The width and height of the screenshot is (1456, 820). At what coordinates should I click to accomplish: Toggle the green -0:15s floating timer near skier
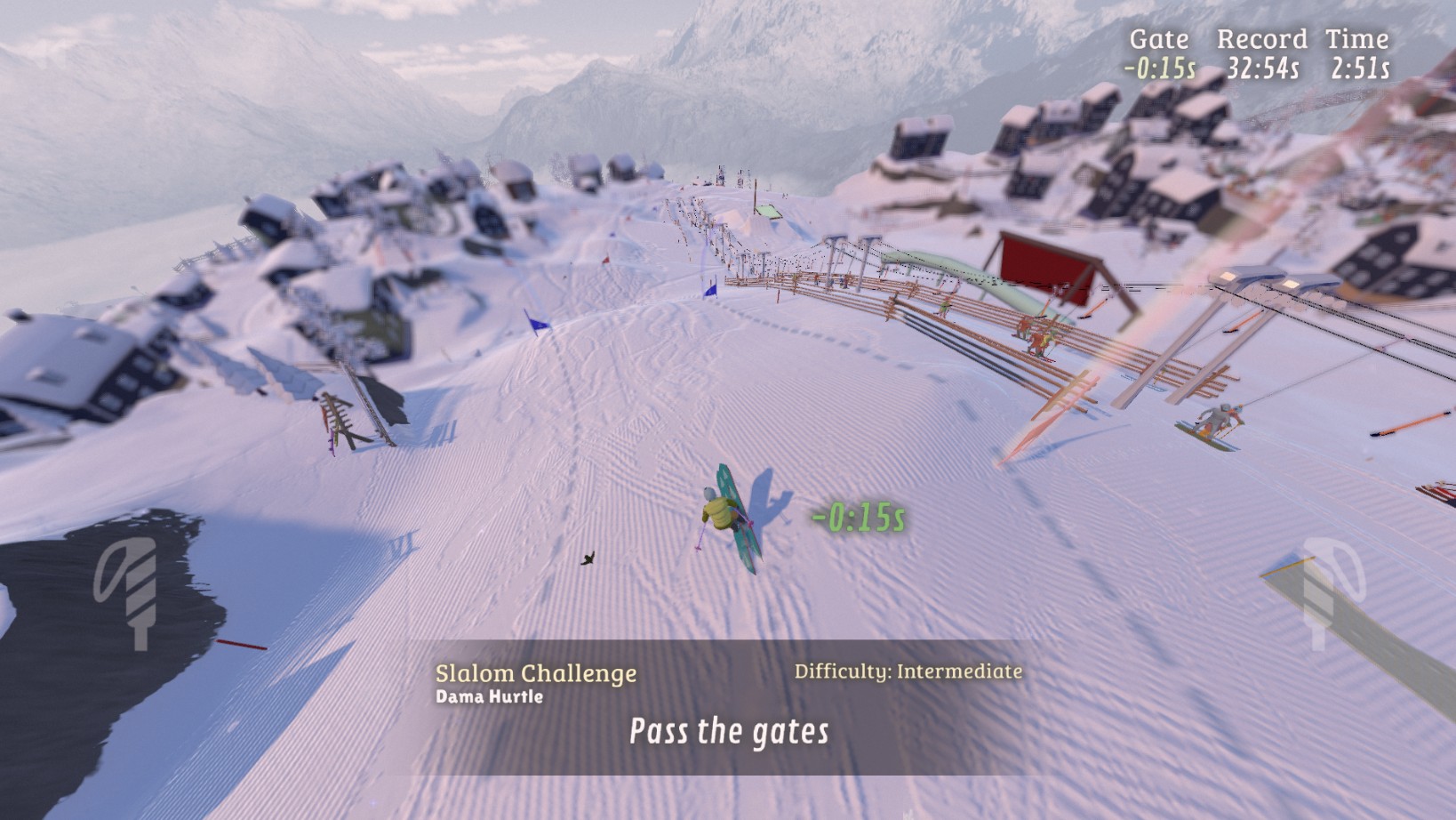[857, 514]
